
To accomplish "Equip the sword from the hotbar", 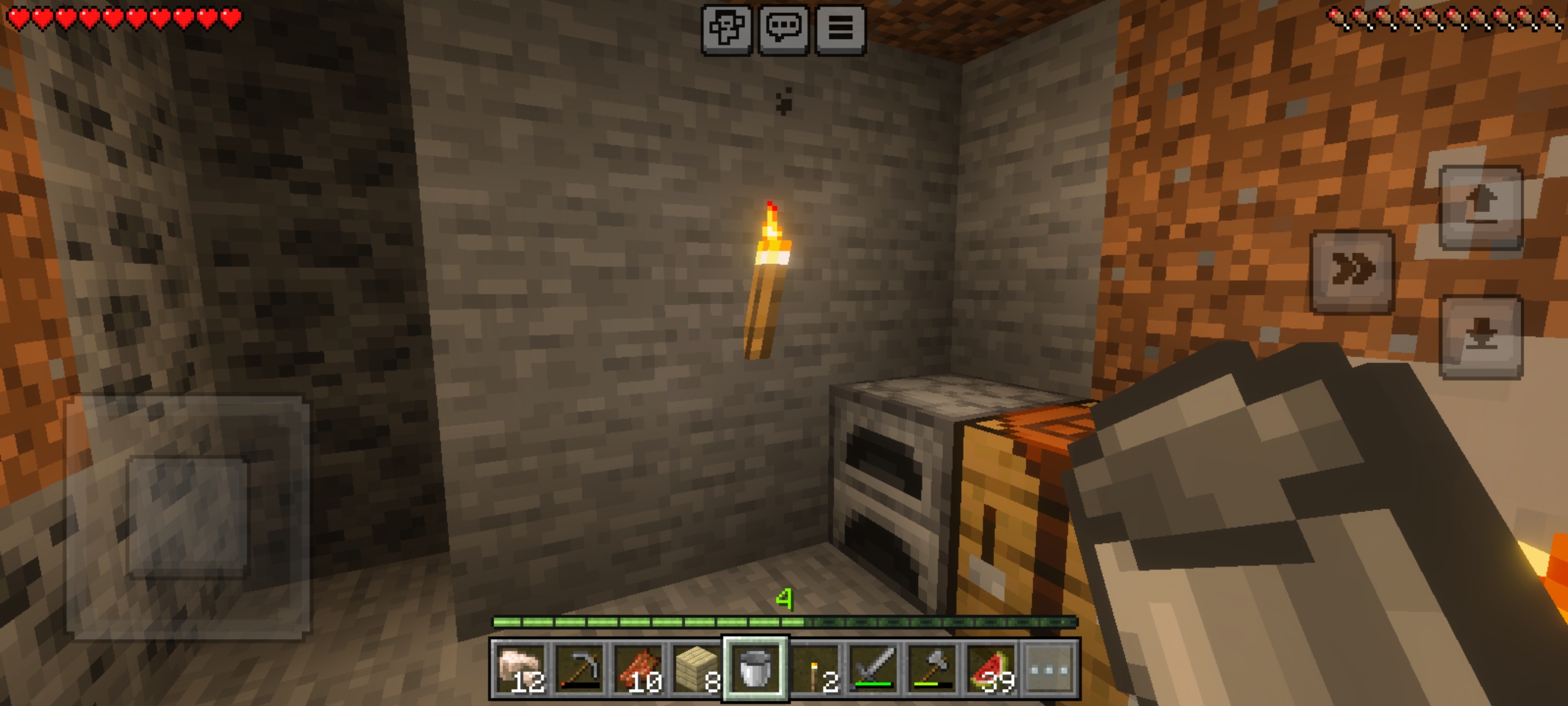I will pyautogui.click(x=874, y=669).
